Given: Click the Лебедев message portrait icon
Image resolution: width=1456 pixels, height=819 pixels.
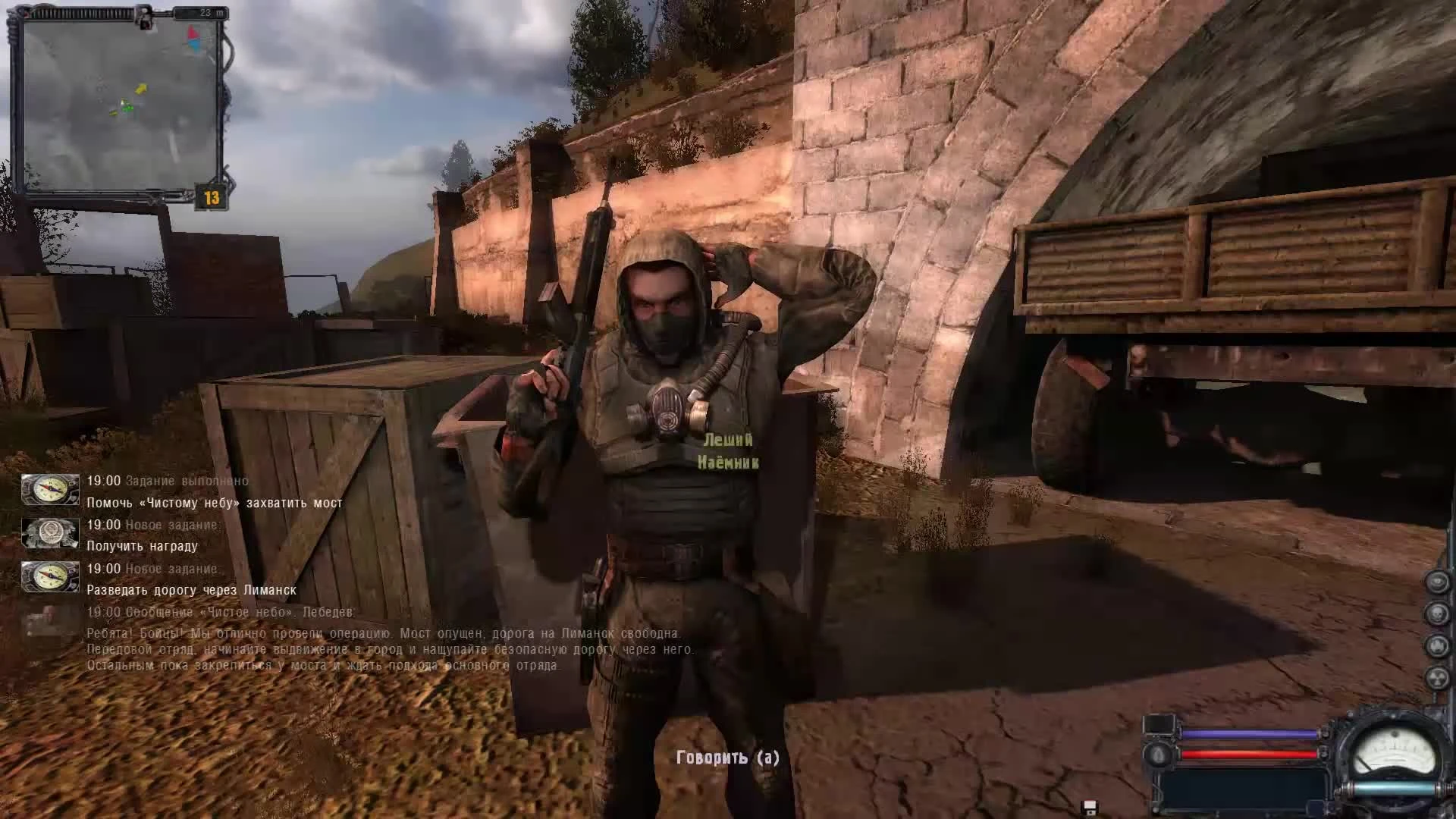Looking at the screenshot, I should click(47, 623).
